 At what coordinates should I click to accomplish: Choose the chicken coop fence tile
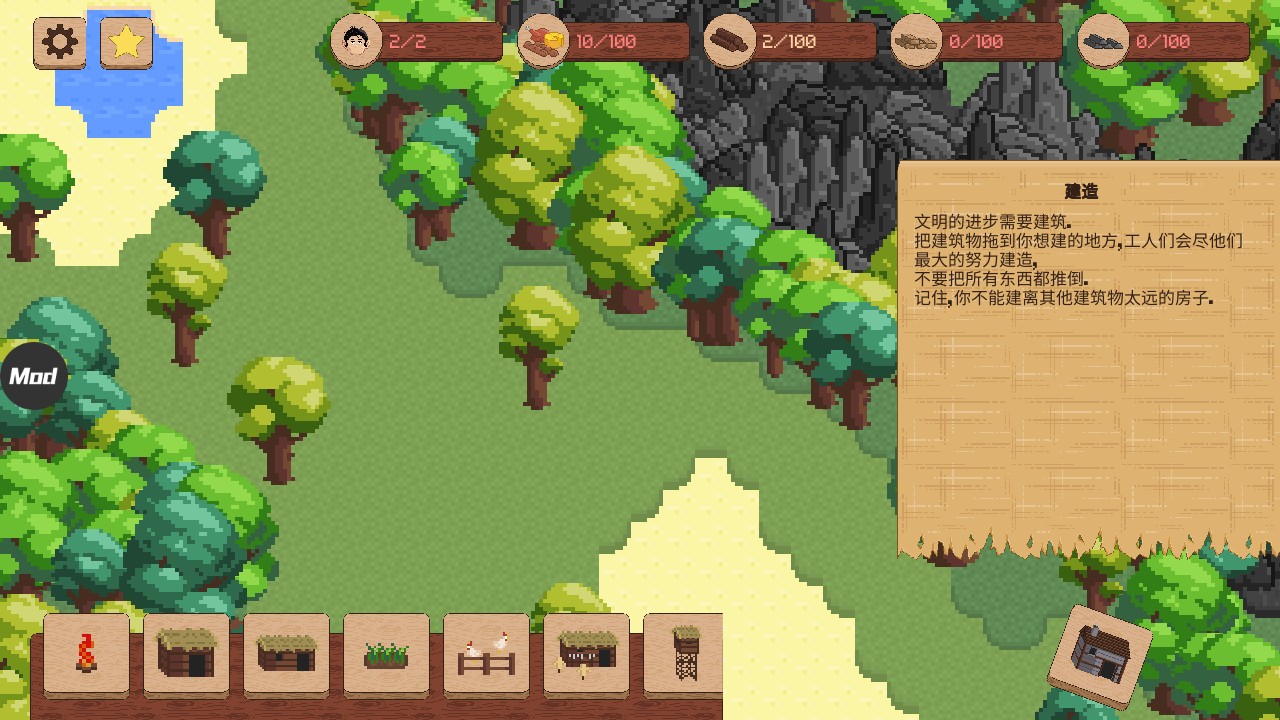(x=486, y=653)
